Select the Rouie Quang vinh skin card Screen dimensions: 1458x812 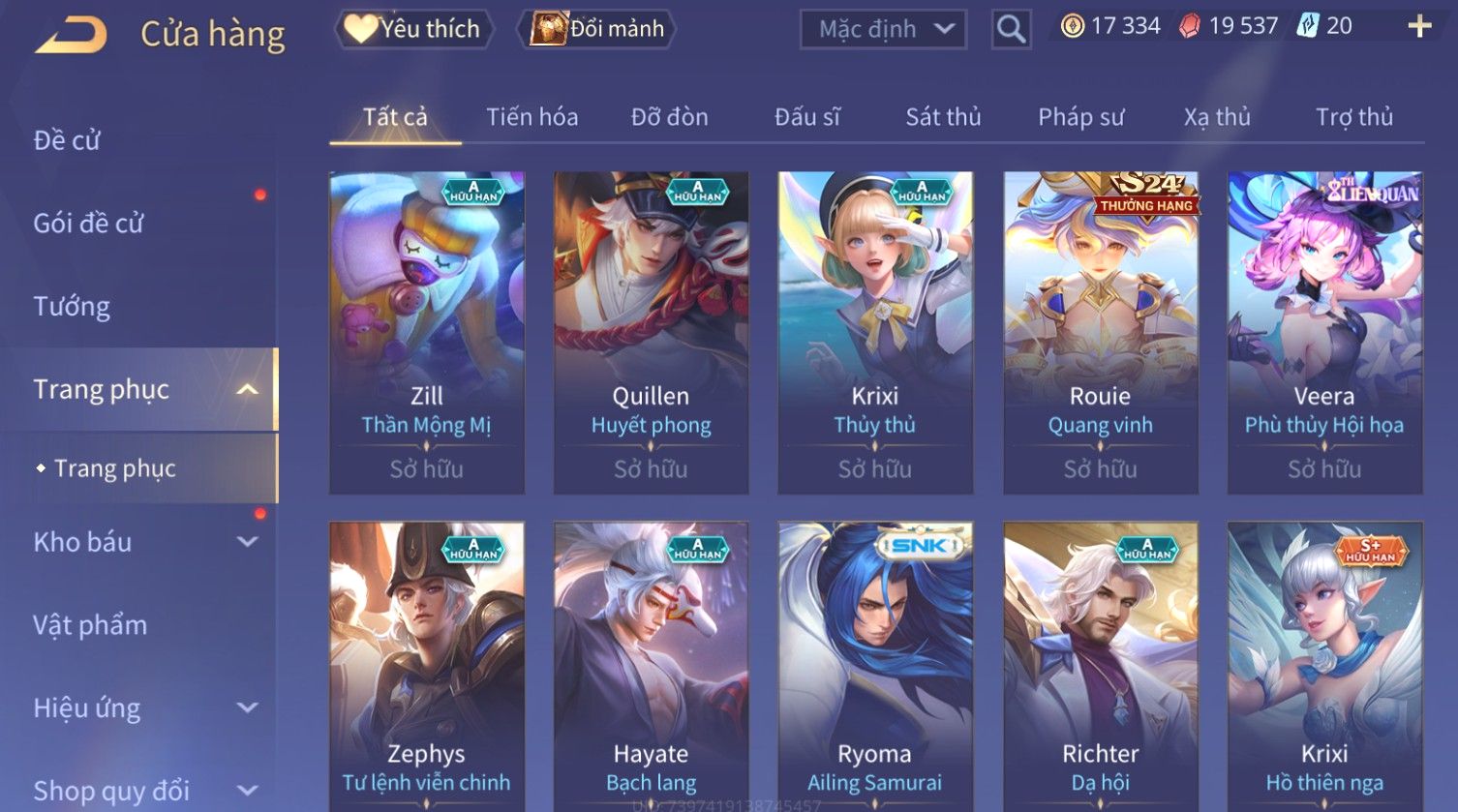[x=1100, y=332]
